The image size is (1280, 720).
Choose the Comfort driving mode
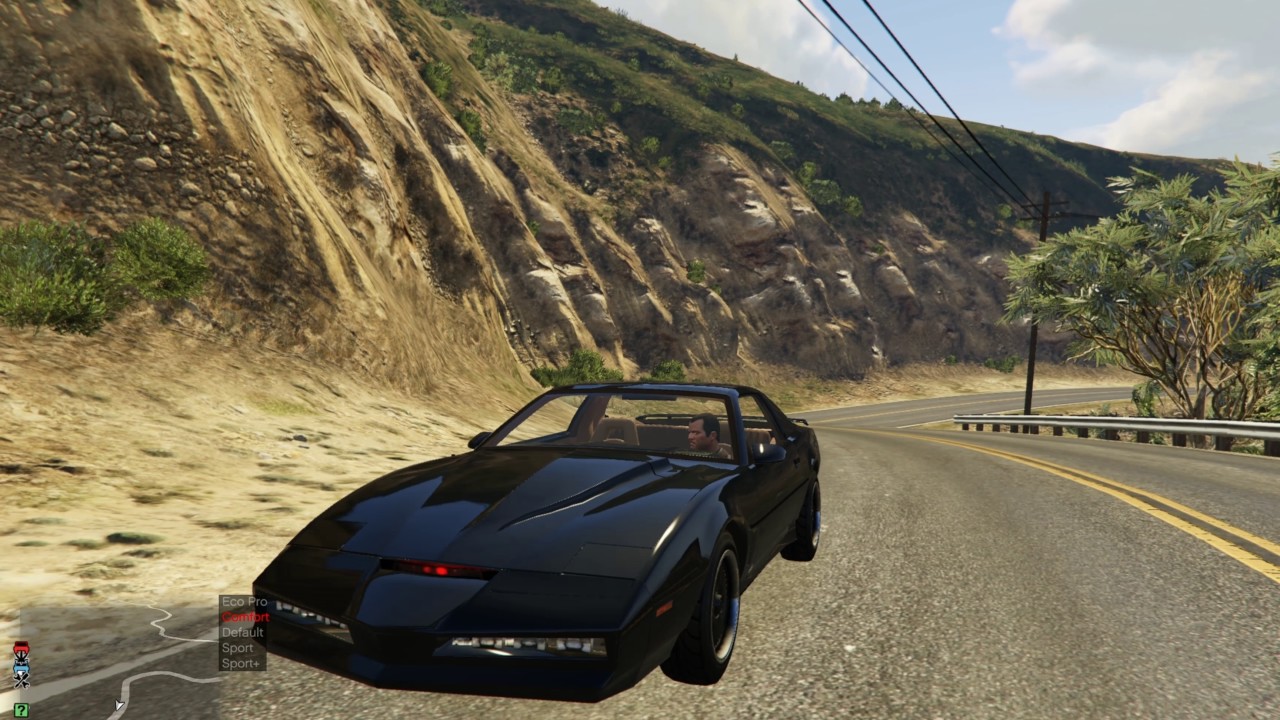coord(245,617)
